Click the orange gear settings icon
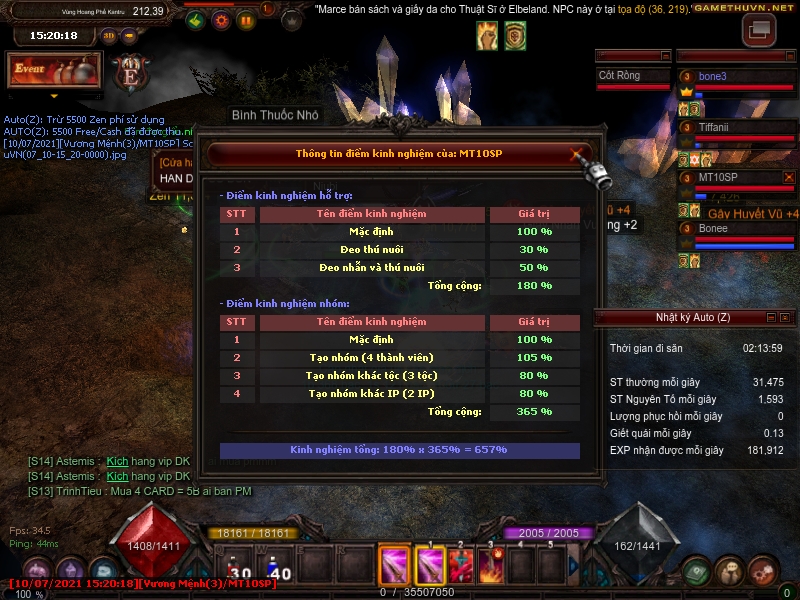This screenshot has height=600, width=800. [221, 20]
